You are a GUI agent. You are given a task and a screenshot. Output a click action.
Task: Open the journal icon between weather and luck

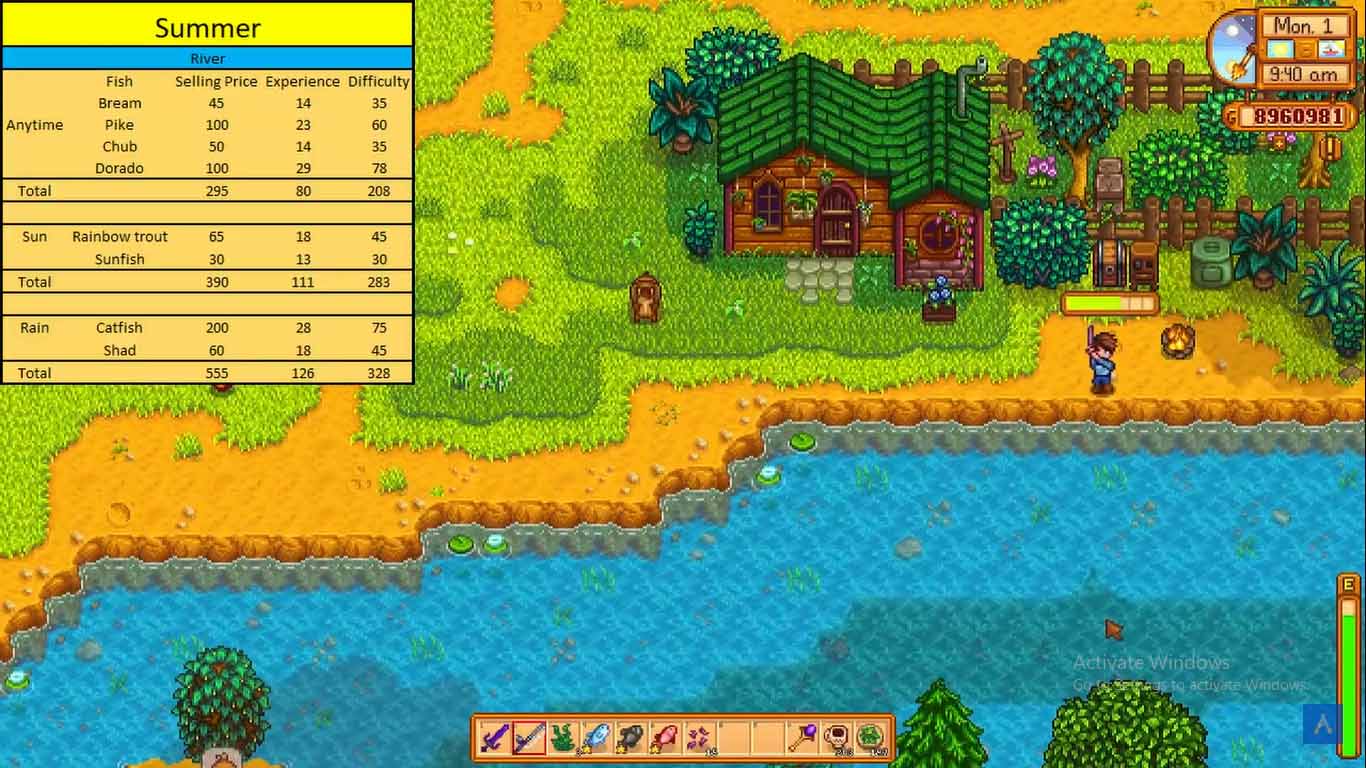point(1305,48)
